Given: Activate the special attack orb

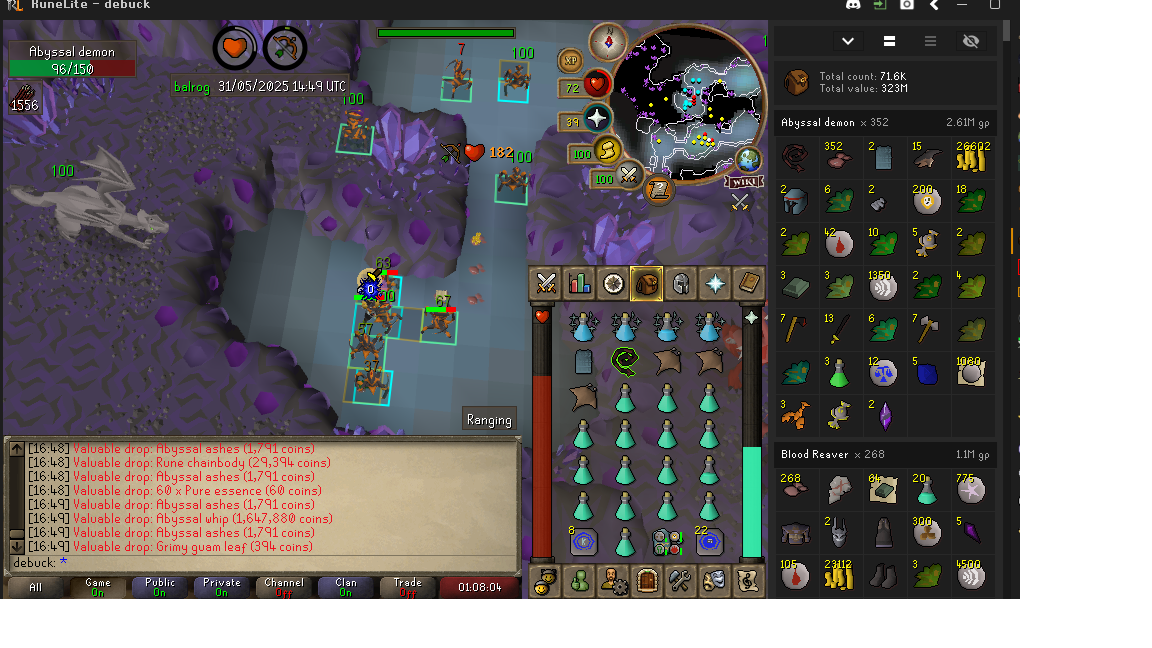Looking at the screenshot, I should [x=629, y=177].
